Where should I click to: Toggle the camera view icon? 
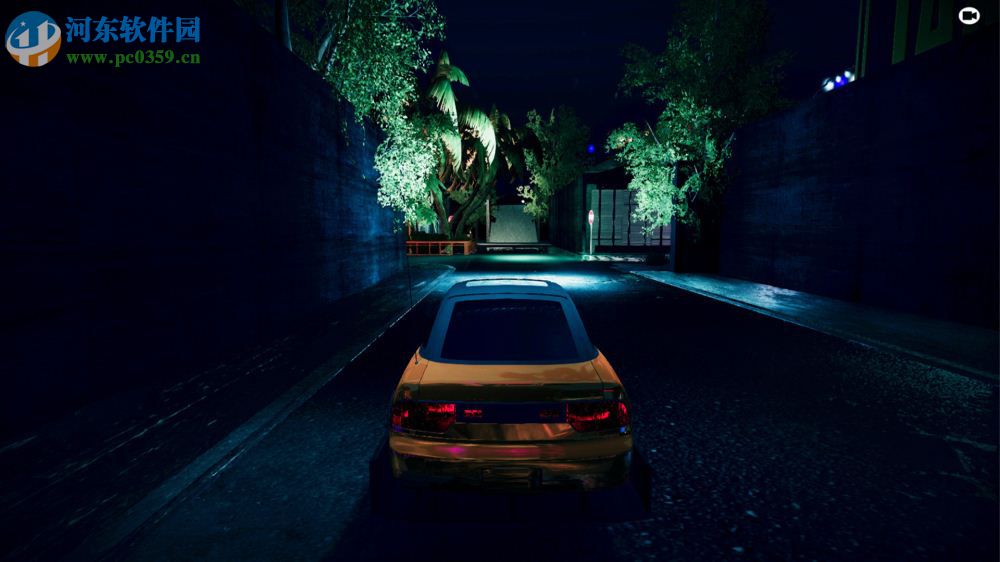(968, 15)
